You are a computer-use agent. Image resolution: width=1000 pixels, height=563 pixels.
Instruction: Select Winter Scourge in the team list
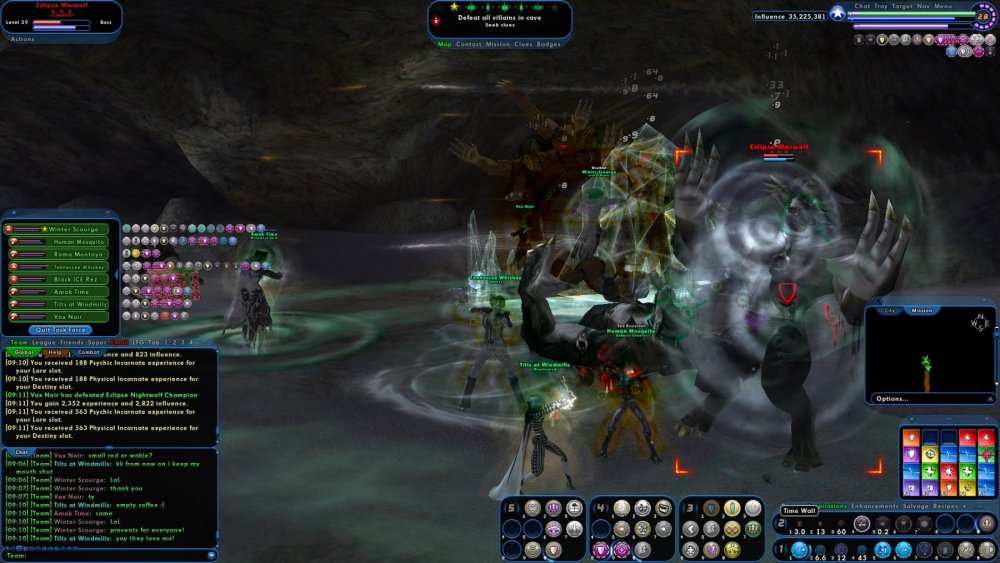click(x=66, y=229)
